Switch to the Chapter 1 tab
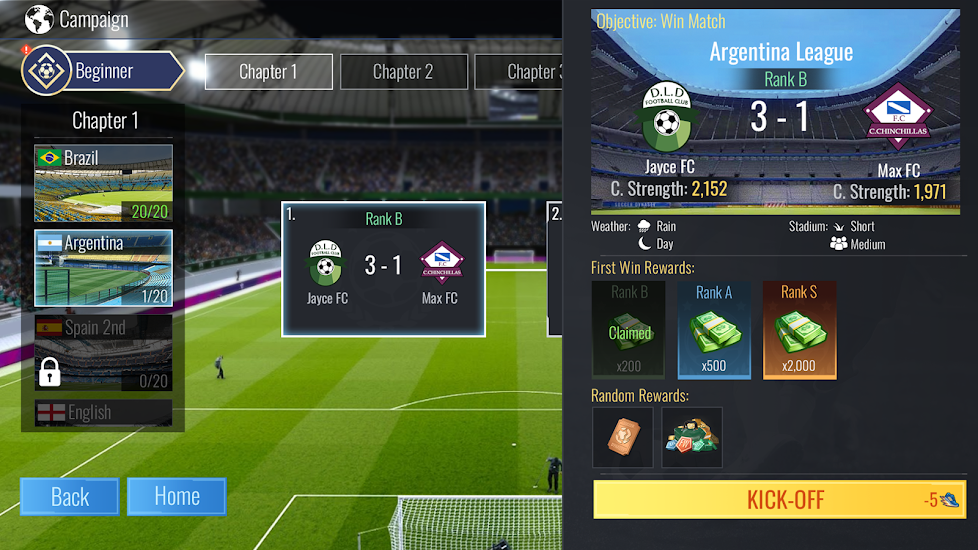This screenshot has width=978, height=550. 268,72
